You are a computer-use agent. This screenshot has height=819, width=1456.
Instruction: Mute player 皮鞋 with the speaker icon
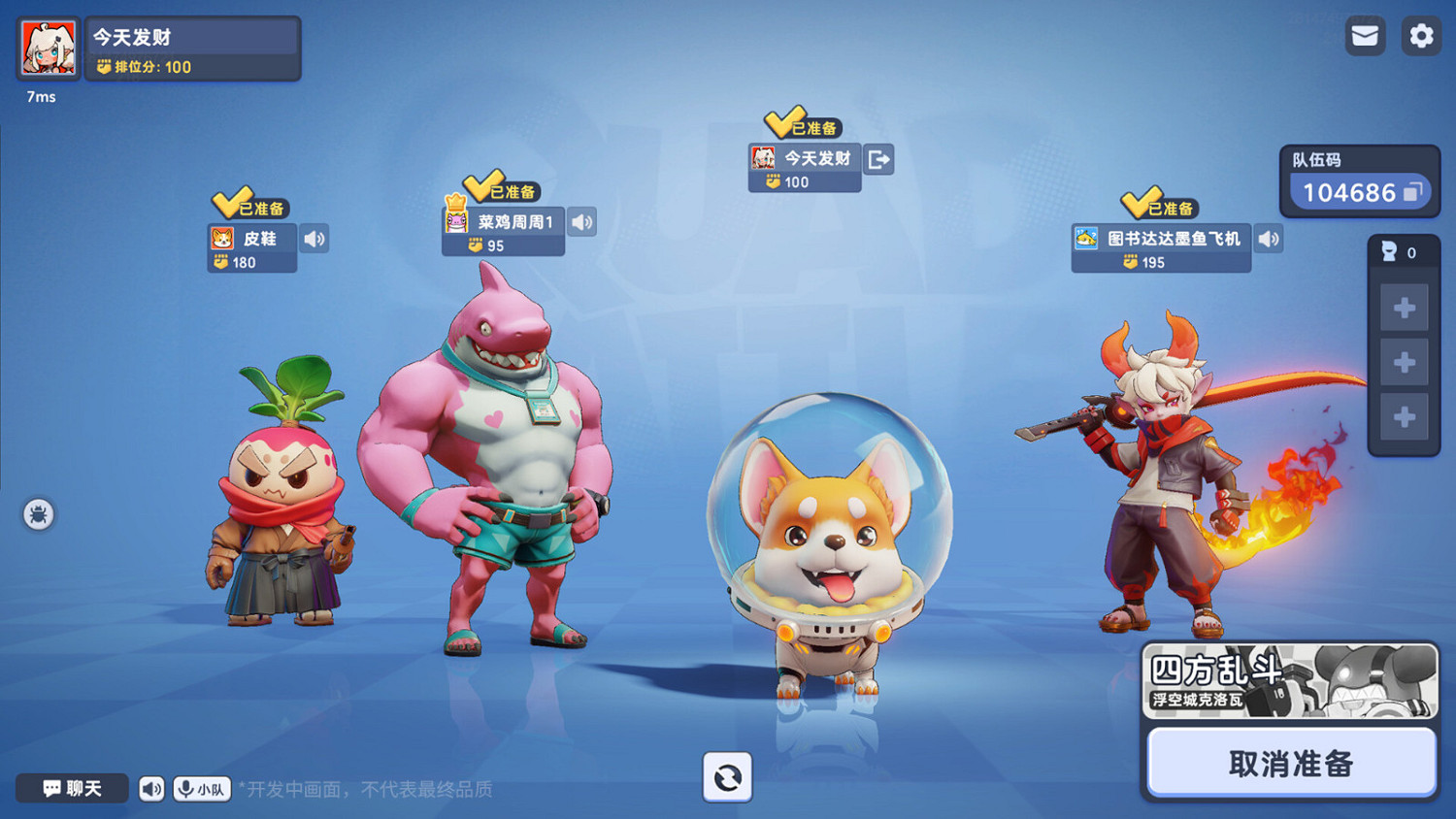pos(314,239)
